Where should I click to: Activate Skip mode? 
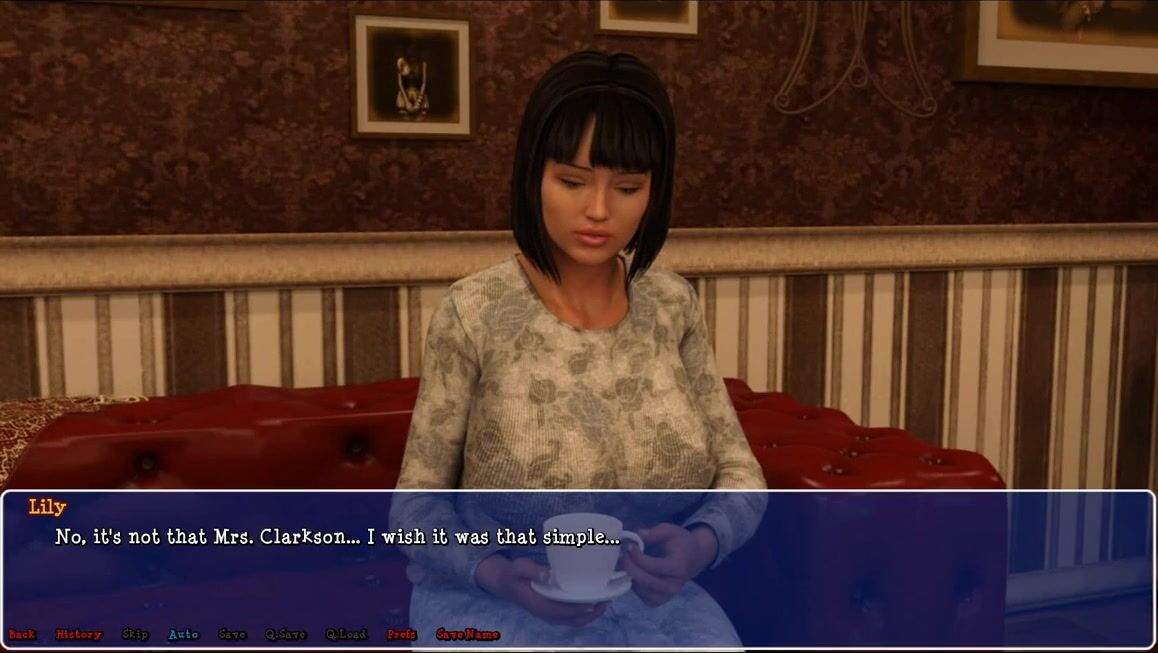coord(135,634)
